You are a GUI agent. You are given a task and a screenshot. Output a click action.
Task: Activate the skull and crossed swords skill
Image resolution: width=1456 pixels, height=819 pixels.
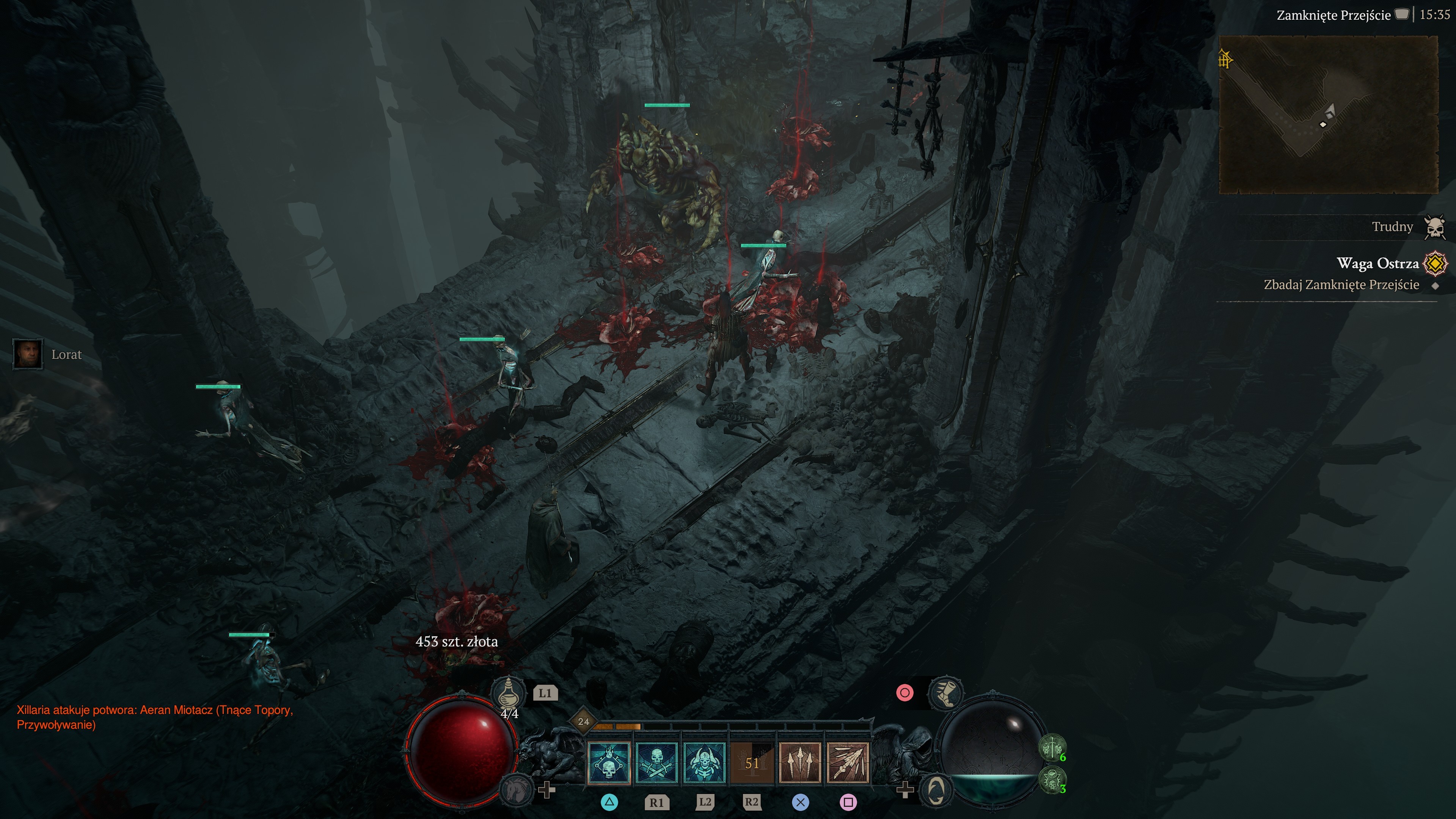656,763
